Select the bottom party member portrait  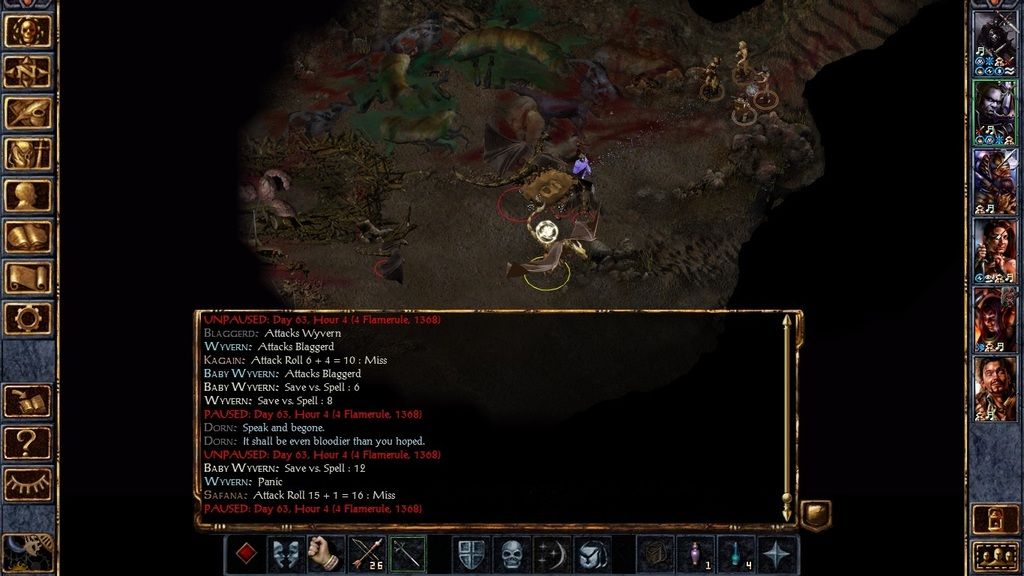(995, 389)
